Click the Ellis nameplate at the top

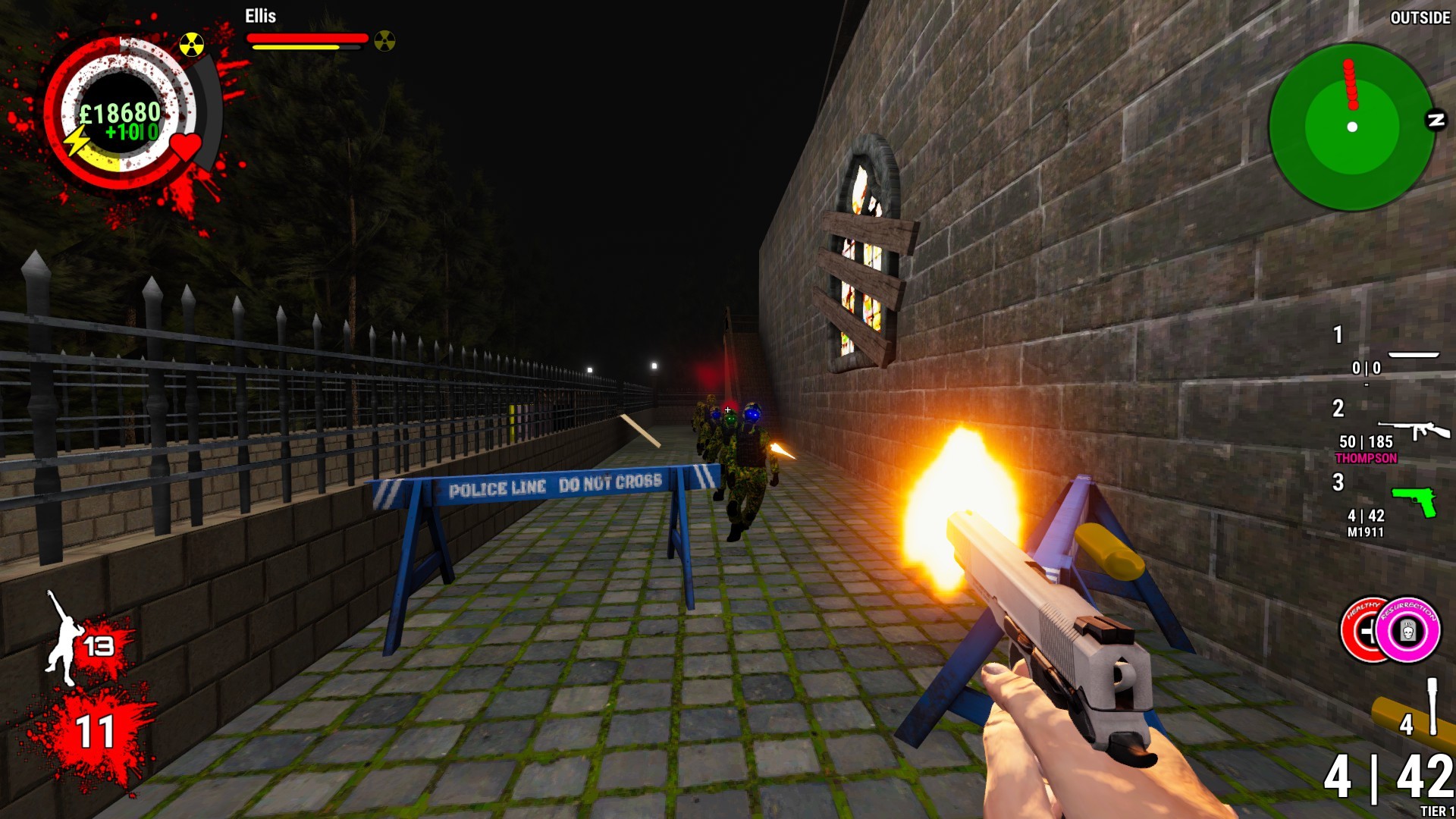tap(259, 17)
